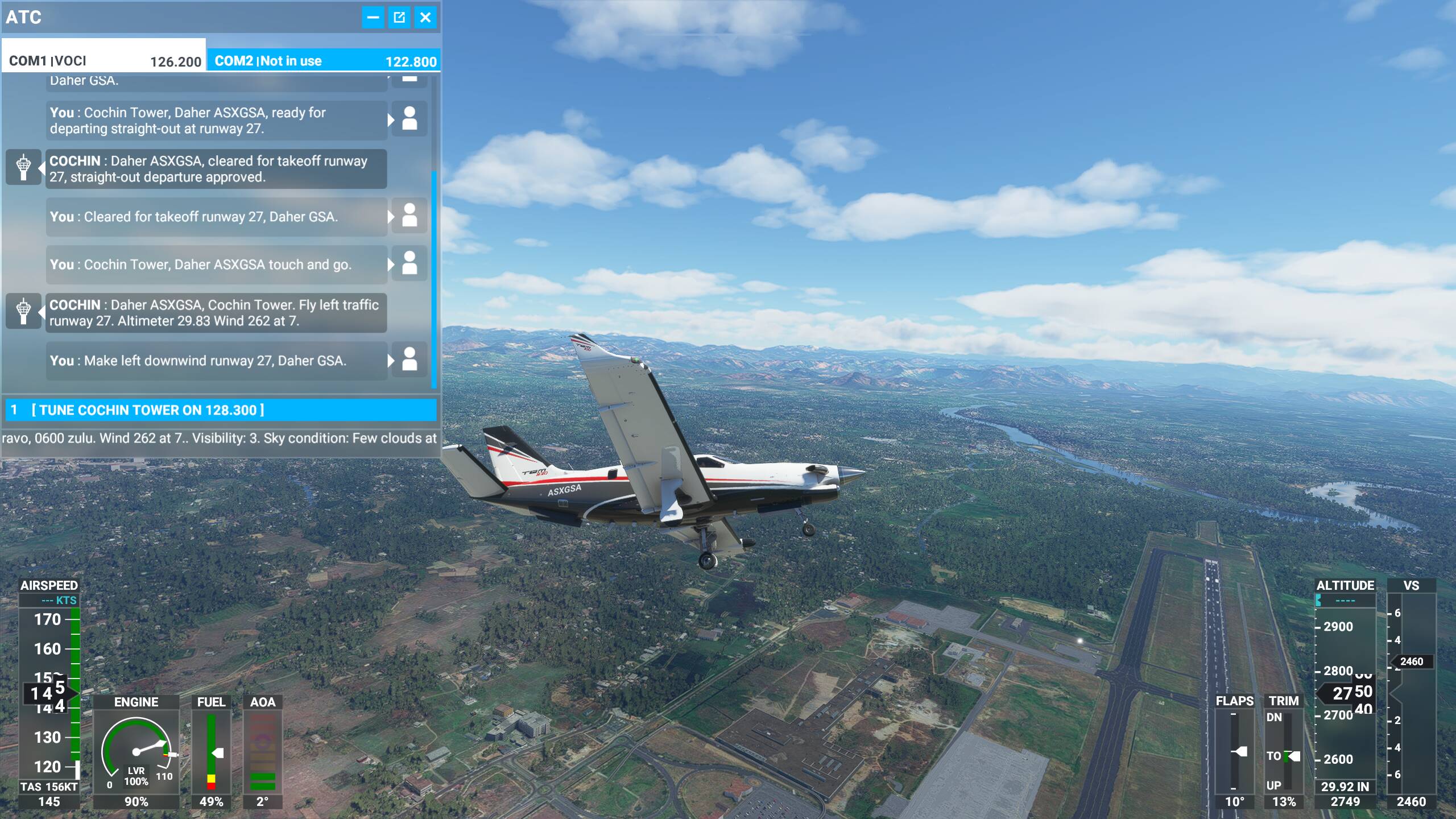The height and width of the screenshot is (819, 1456).
Task: Minimize the ATC window
Action: [x=373, y=18]
